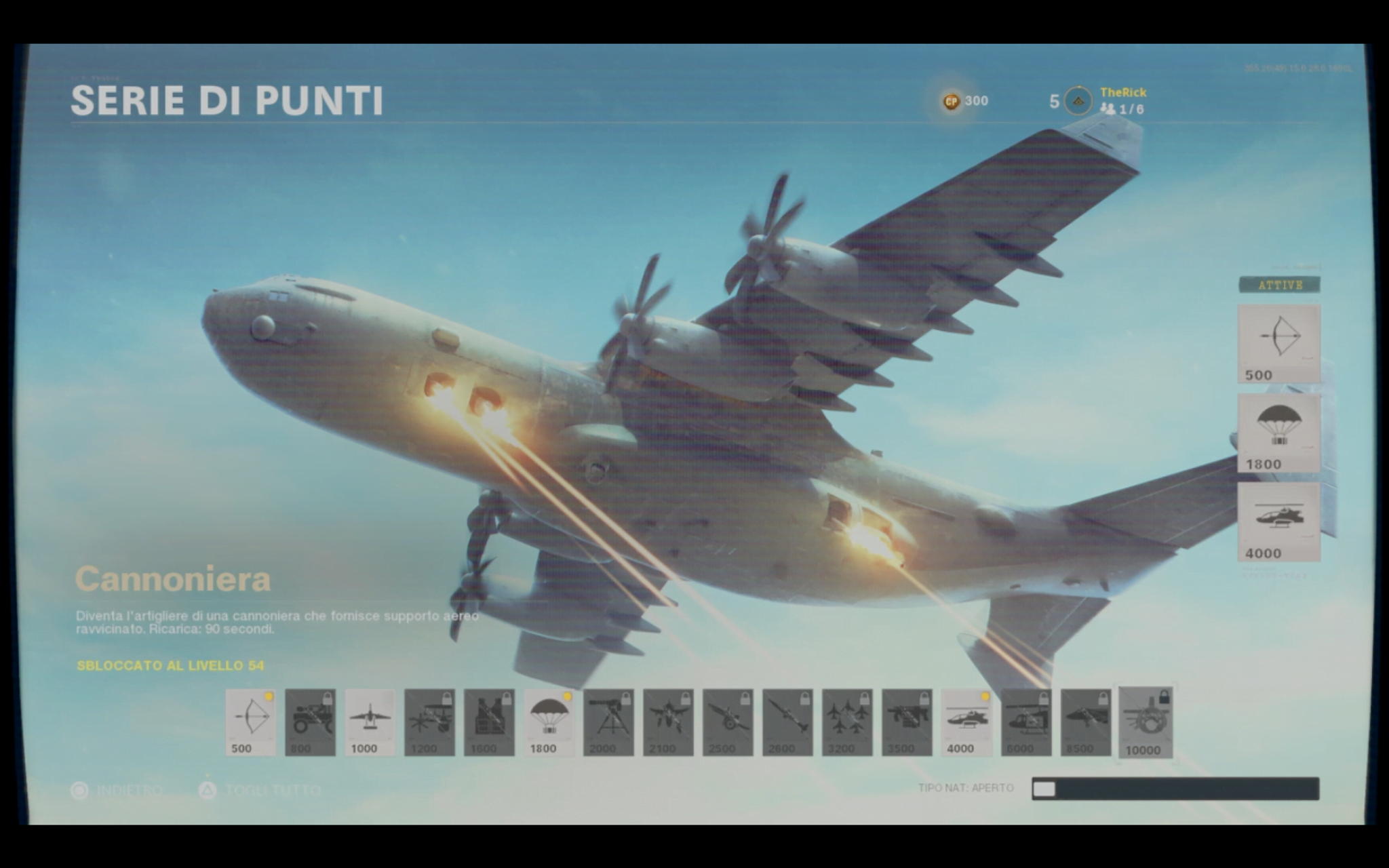Click the active 500 bow slot under Attive
1389x868 pixels.
(1279, 343)
